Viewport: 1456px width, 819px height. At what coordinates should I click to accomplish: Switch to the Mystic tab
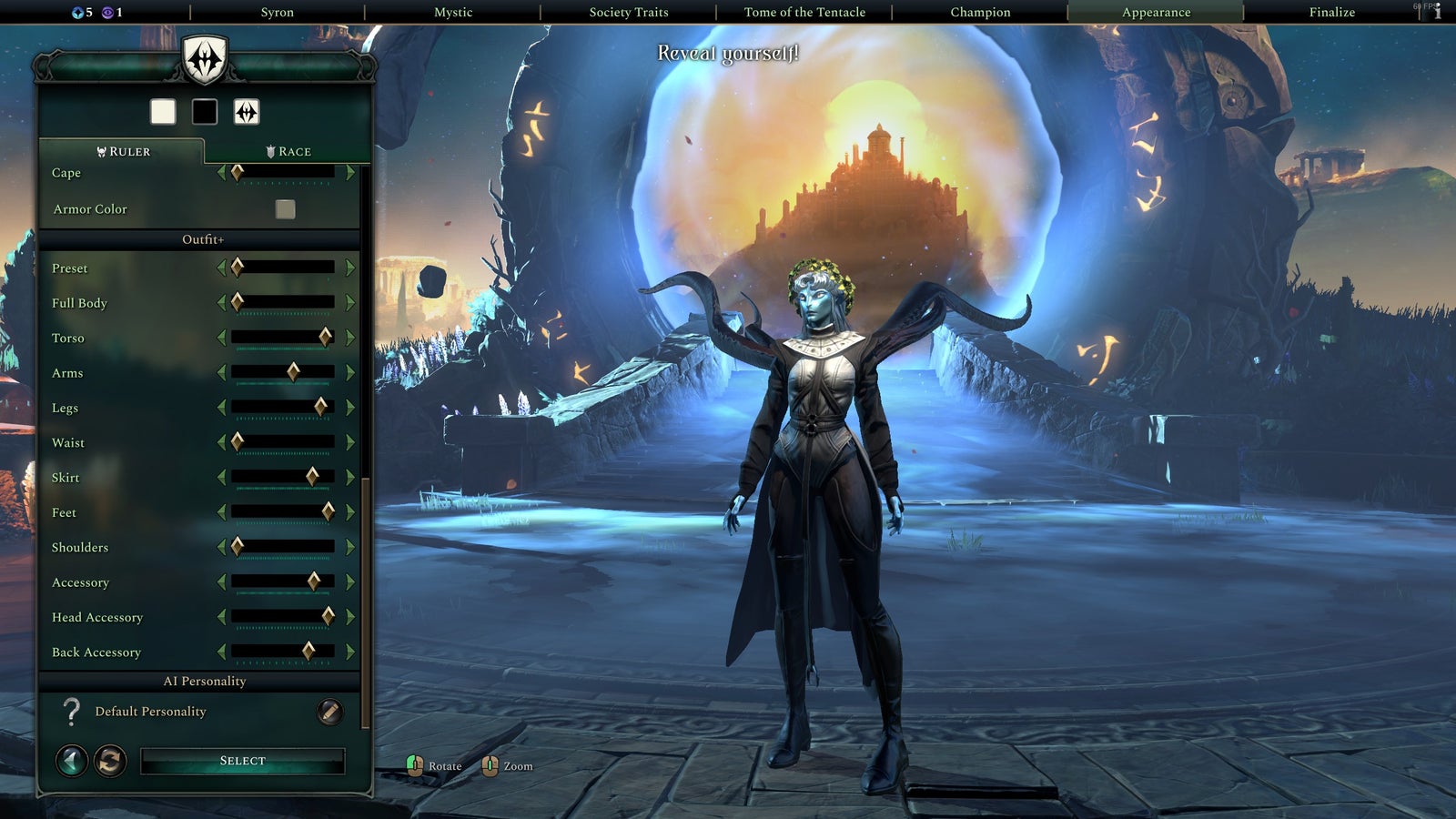(452, 12)
